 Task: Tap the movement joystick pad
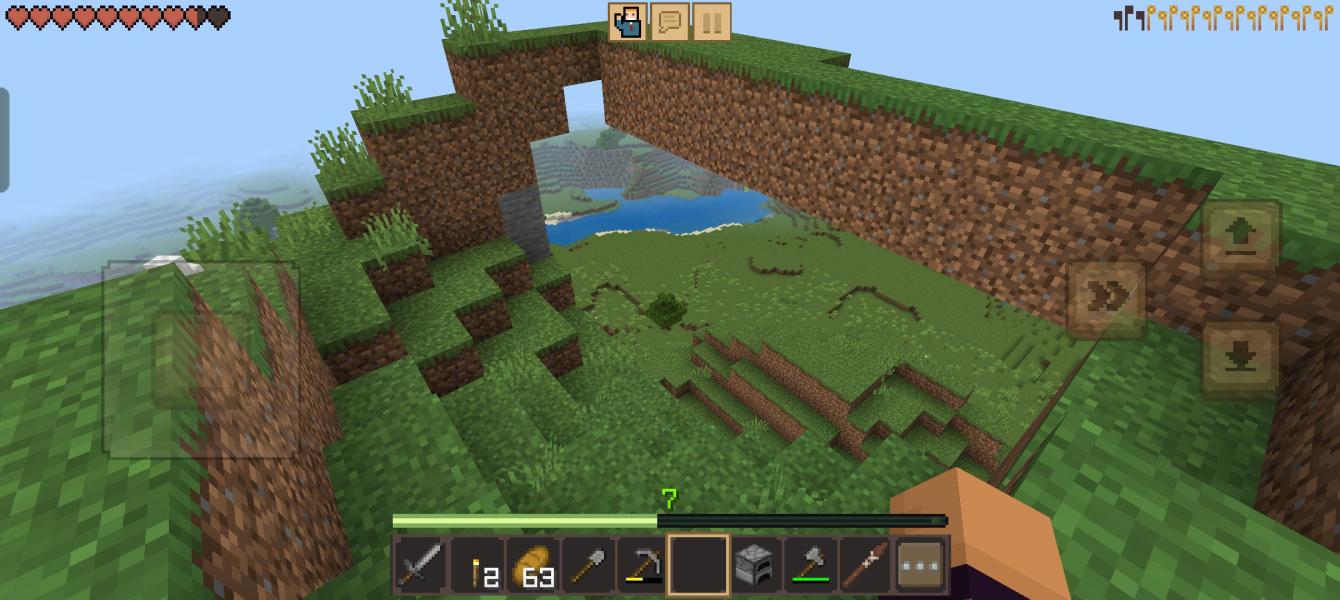(201, 360)
